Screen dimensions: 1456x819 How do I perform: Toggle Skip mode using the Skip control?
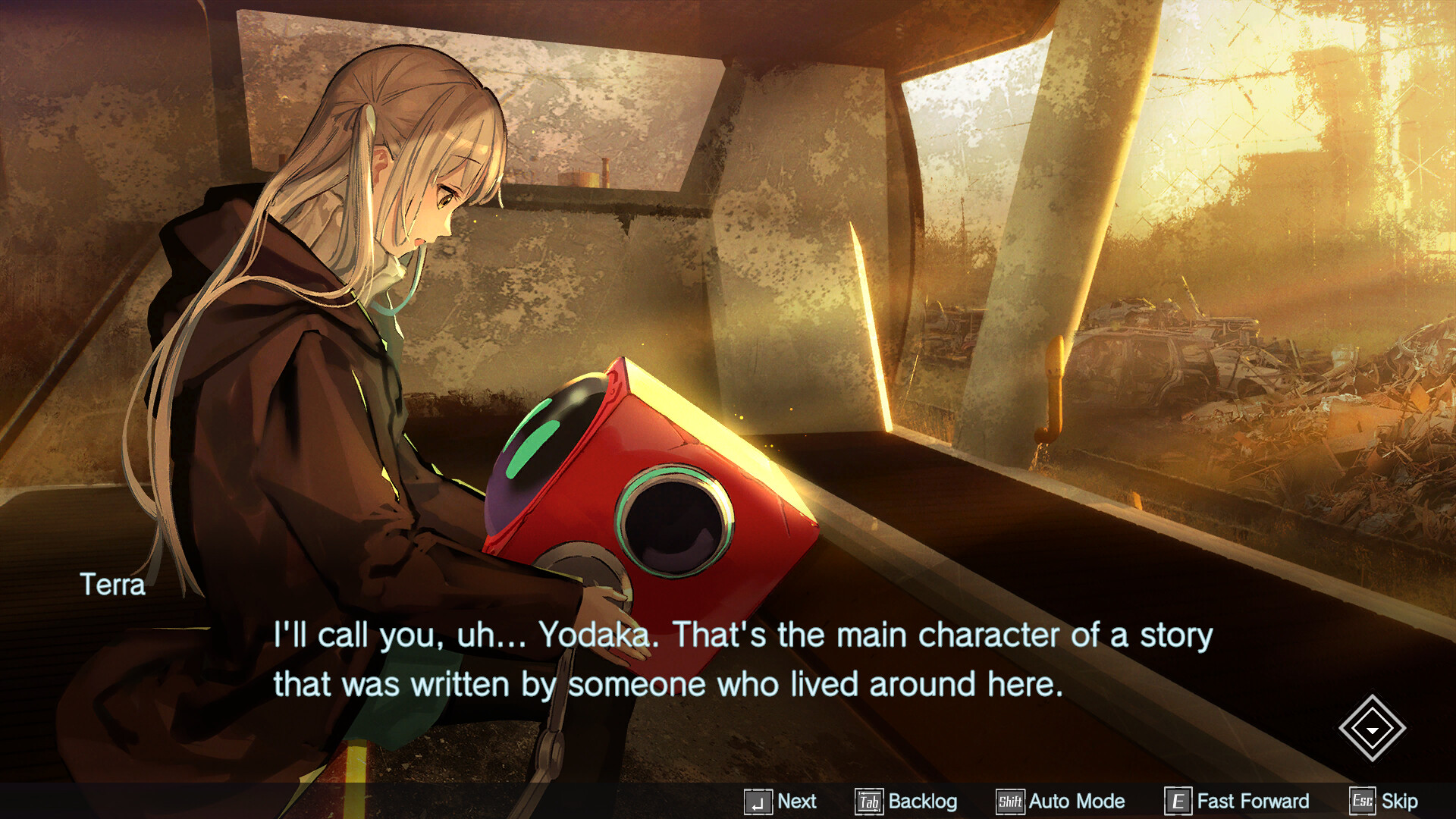coord(1398,801)
